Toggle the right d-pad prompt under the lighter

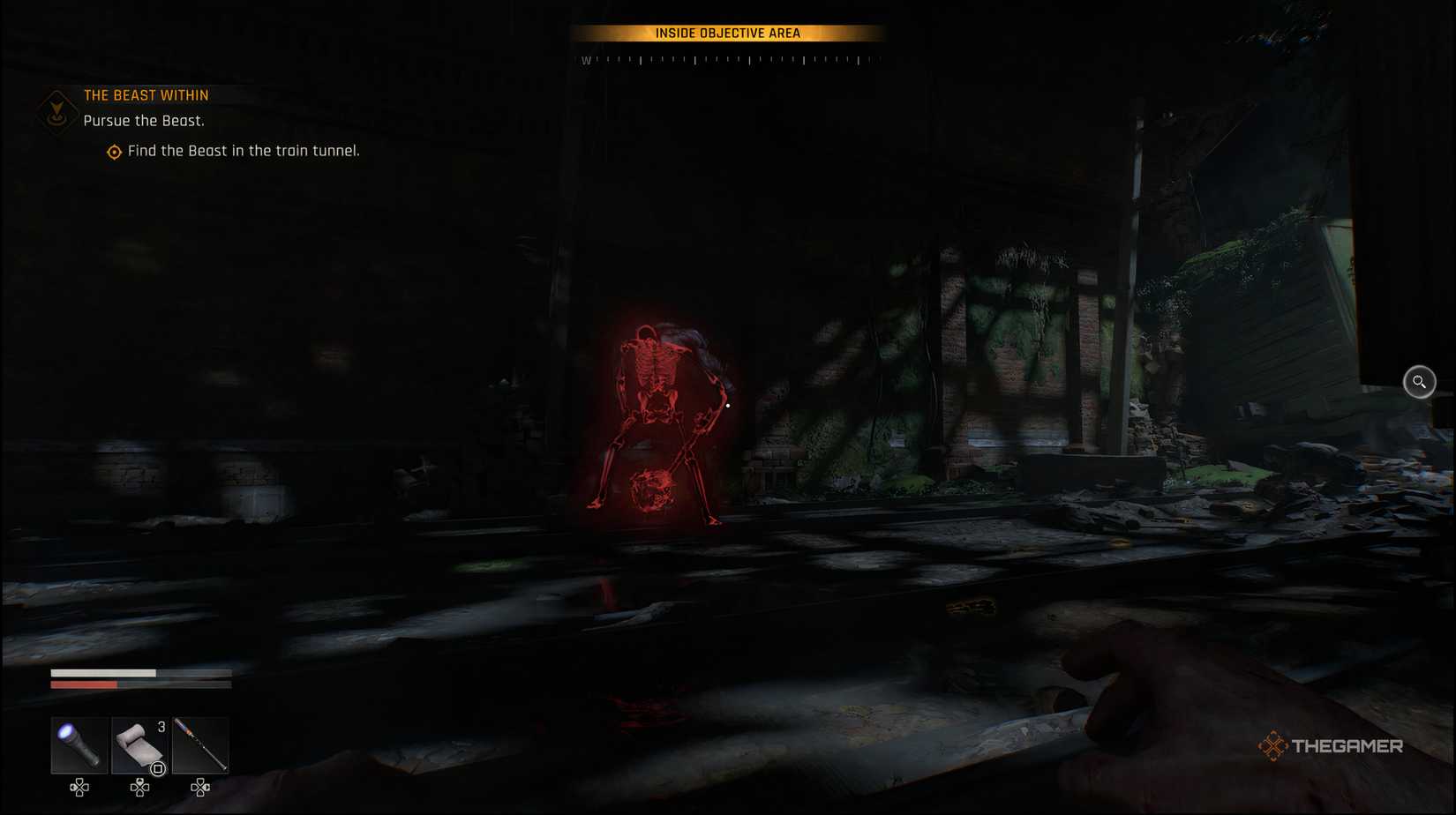point(199,788)
